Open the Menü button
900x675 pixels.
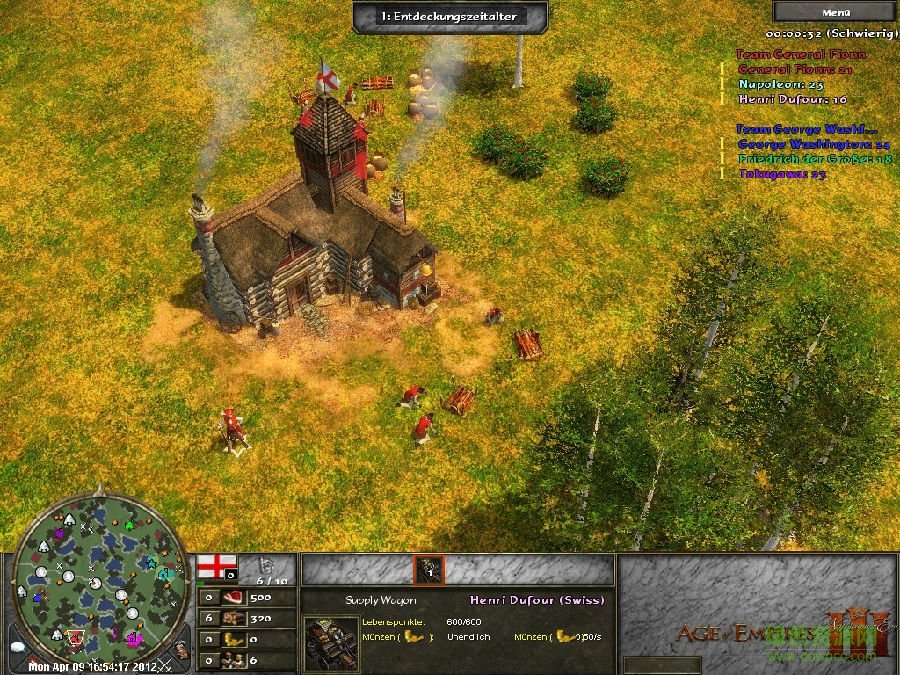[x=835, y=12]
